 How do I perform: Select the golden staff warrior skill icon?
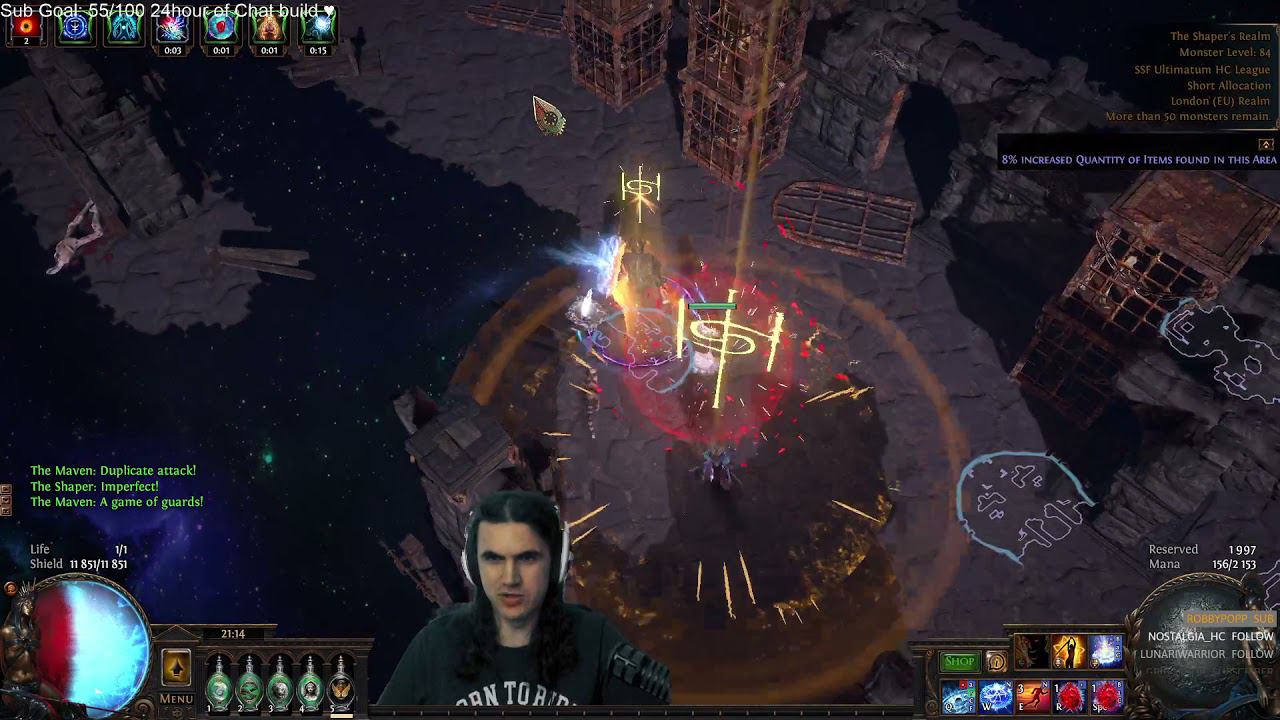click(1068, 652)
